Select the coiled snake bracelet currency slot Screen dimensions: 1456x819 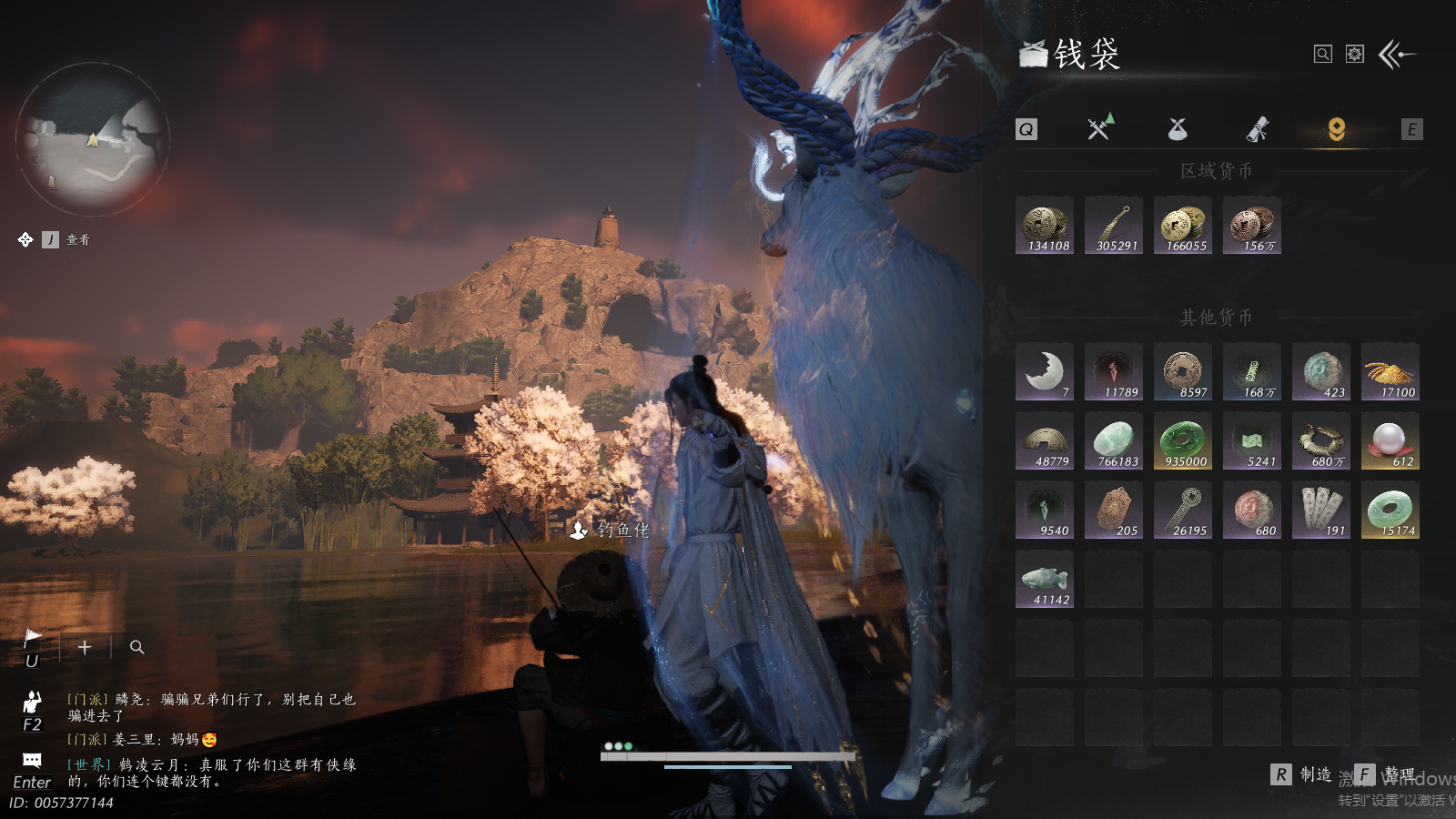pos(1321,440)
